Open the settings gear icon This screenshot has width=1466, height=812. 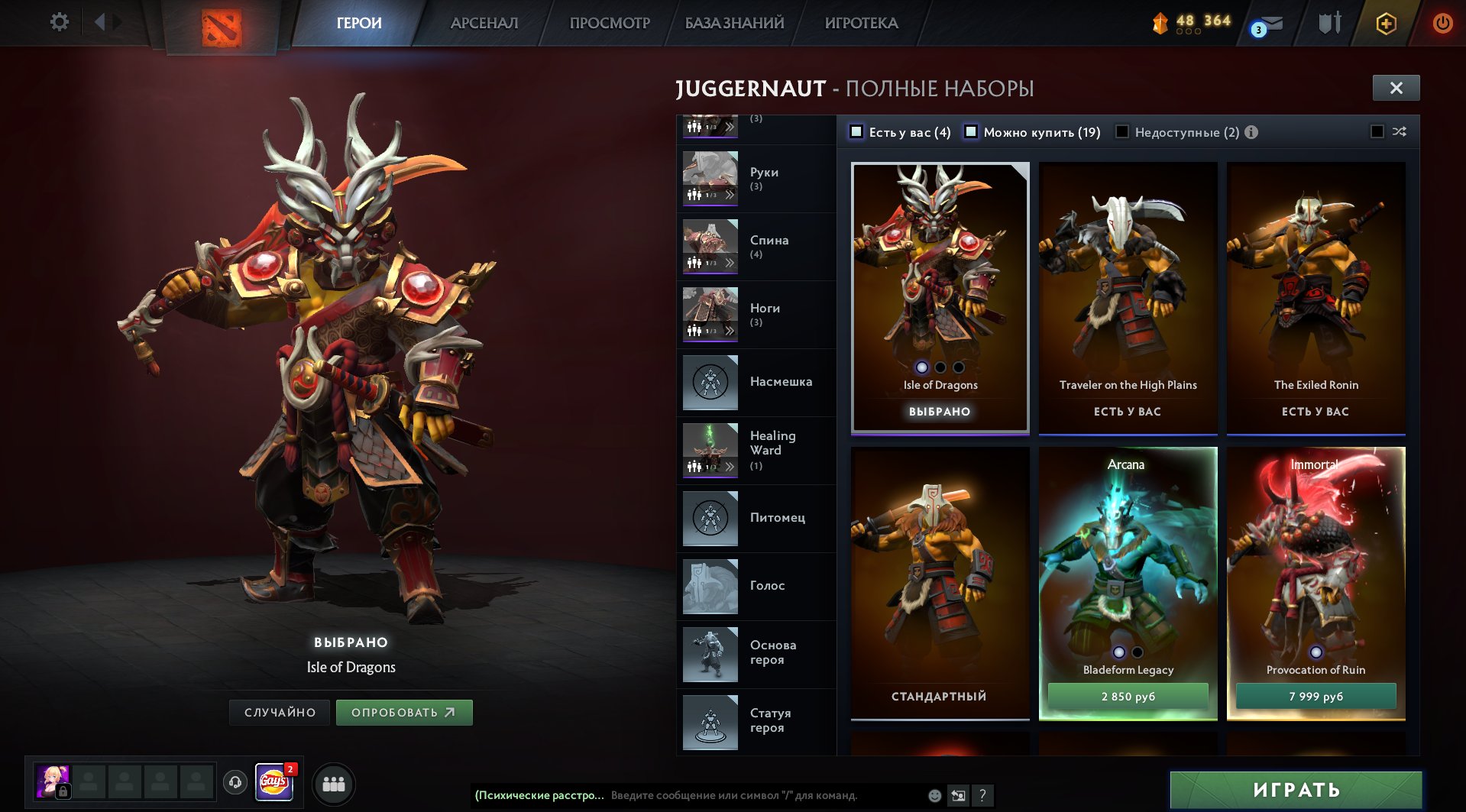click(59, 22)
